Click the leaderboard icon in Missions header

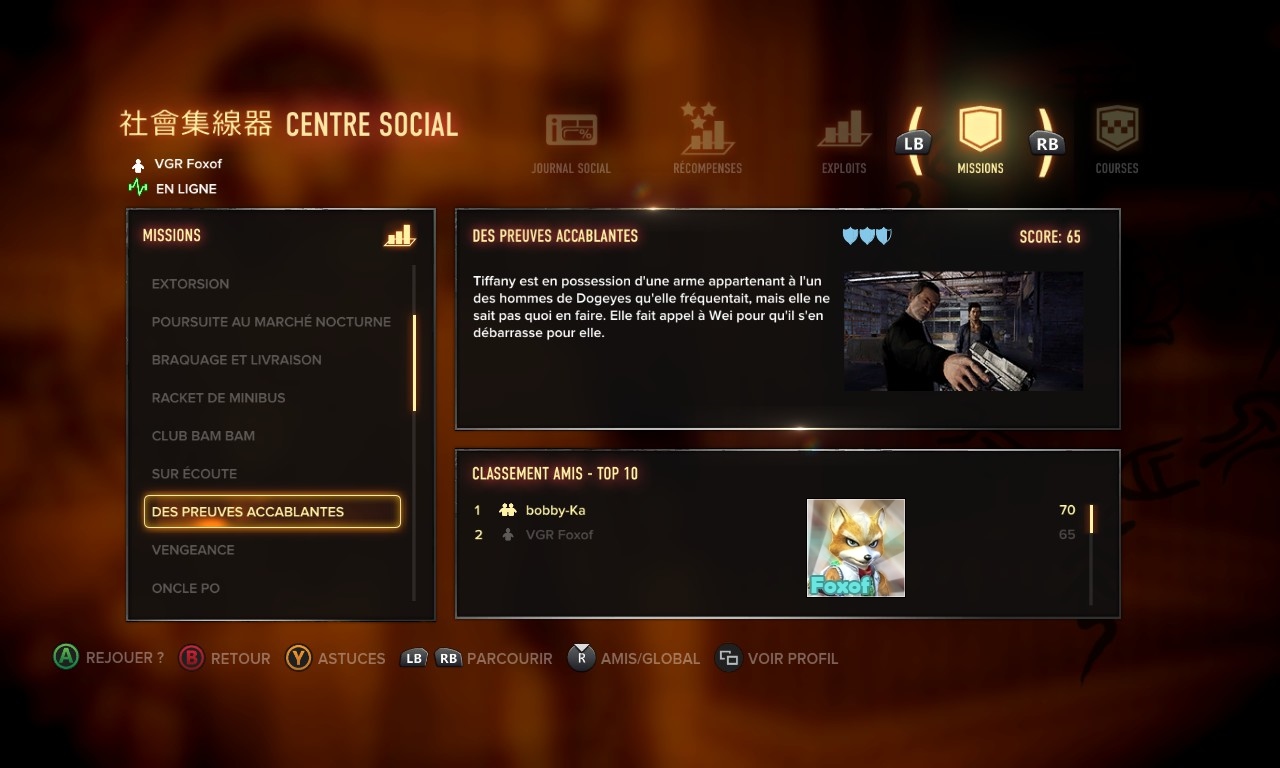pos(399,236)
